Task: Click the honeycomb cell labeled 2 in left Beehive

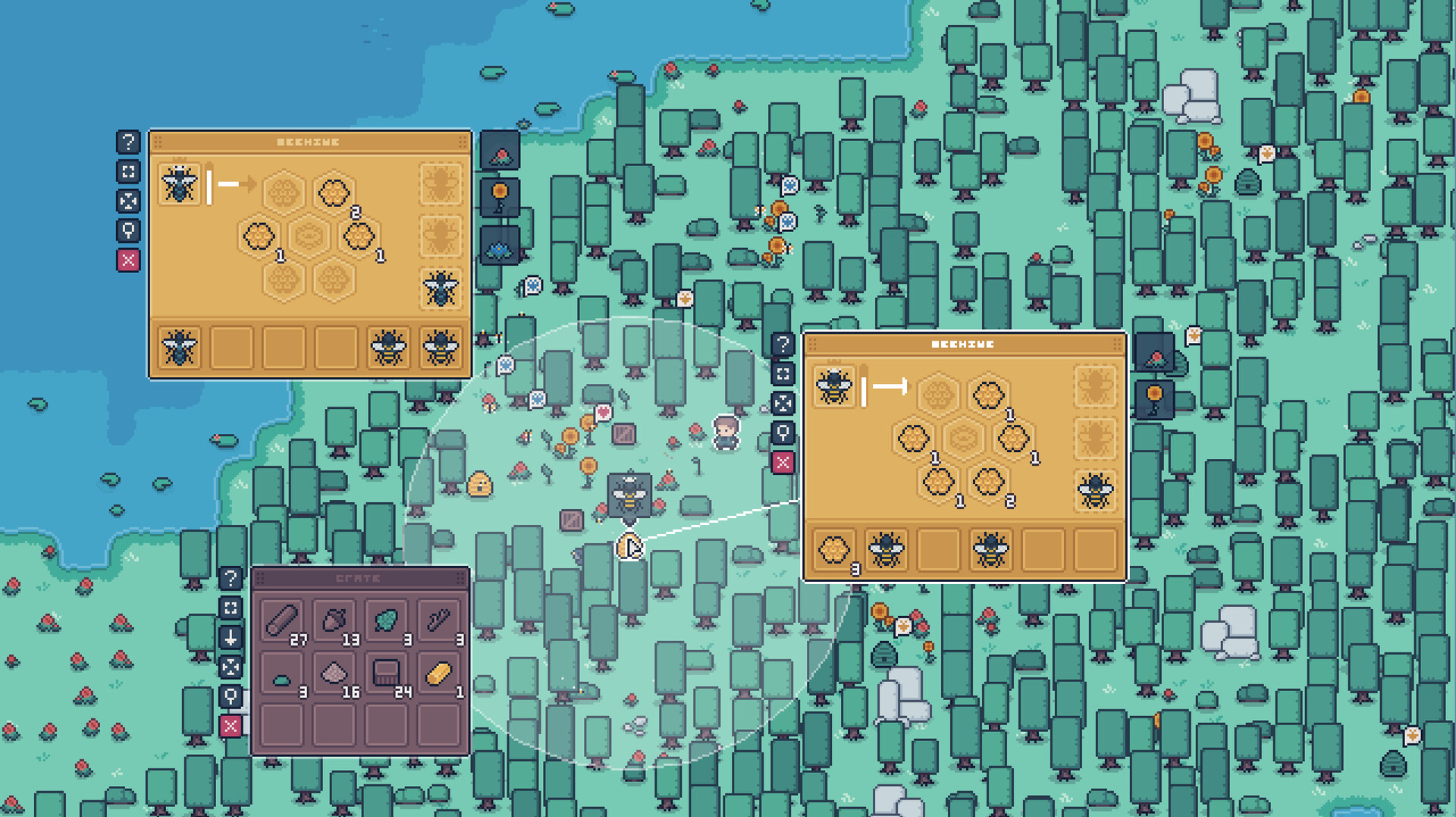Action: pyautogui.click(x=332, y=193)
